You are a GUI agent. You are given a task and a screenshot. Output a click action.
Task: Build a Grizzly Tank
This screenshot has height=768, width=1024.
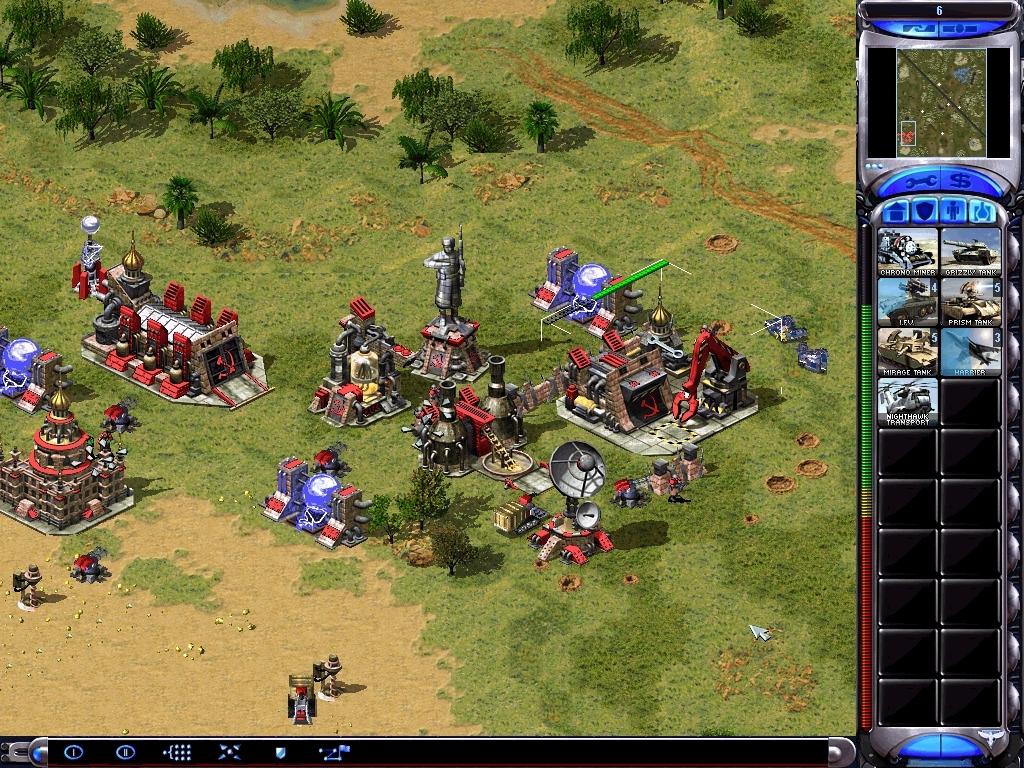click(970, 251)
